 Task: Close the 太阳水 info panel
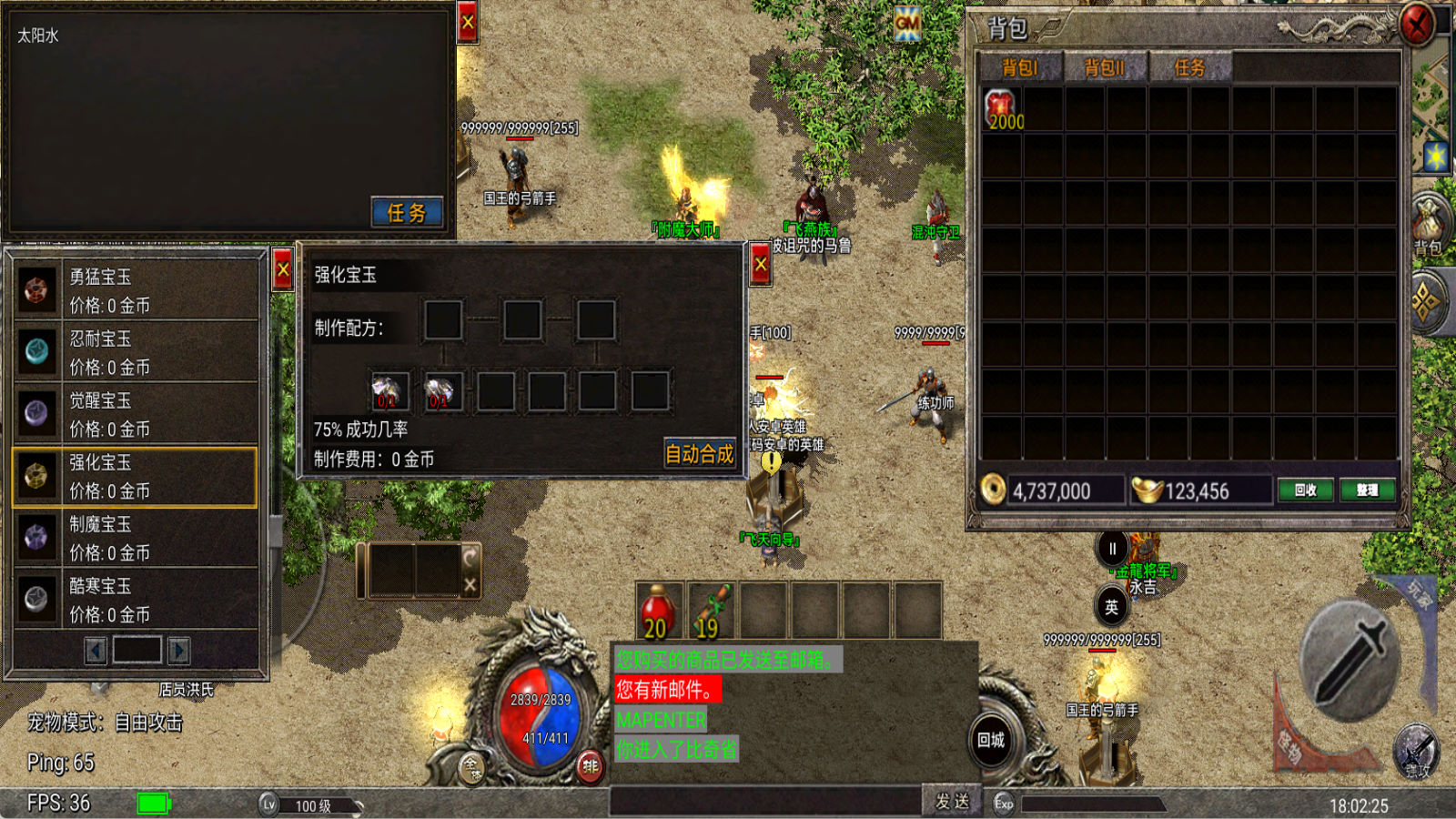[x=468, y=23]
